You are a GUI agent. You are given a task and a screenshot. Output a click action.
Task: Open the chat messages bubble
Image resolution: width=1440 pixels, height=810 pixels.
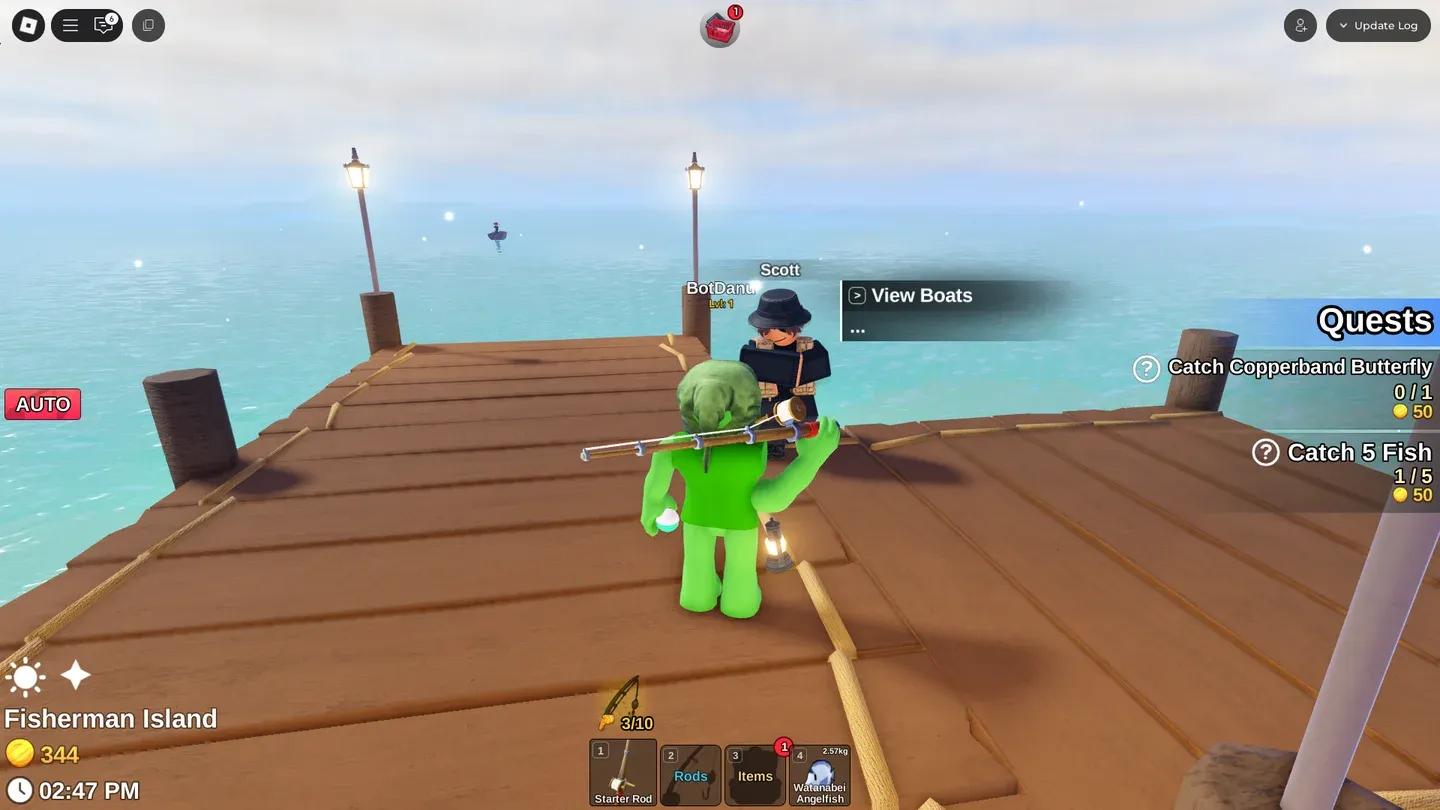tap(104, 26)
